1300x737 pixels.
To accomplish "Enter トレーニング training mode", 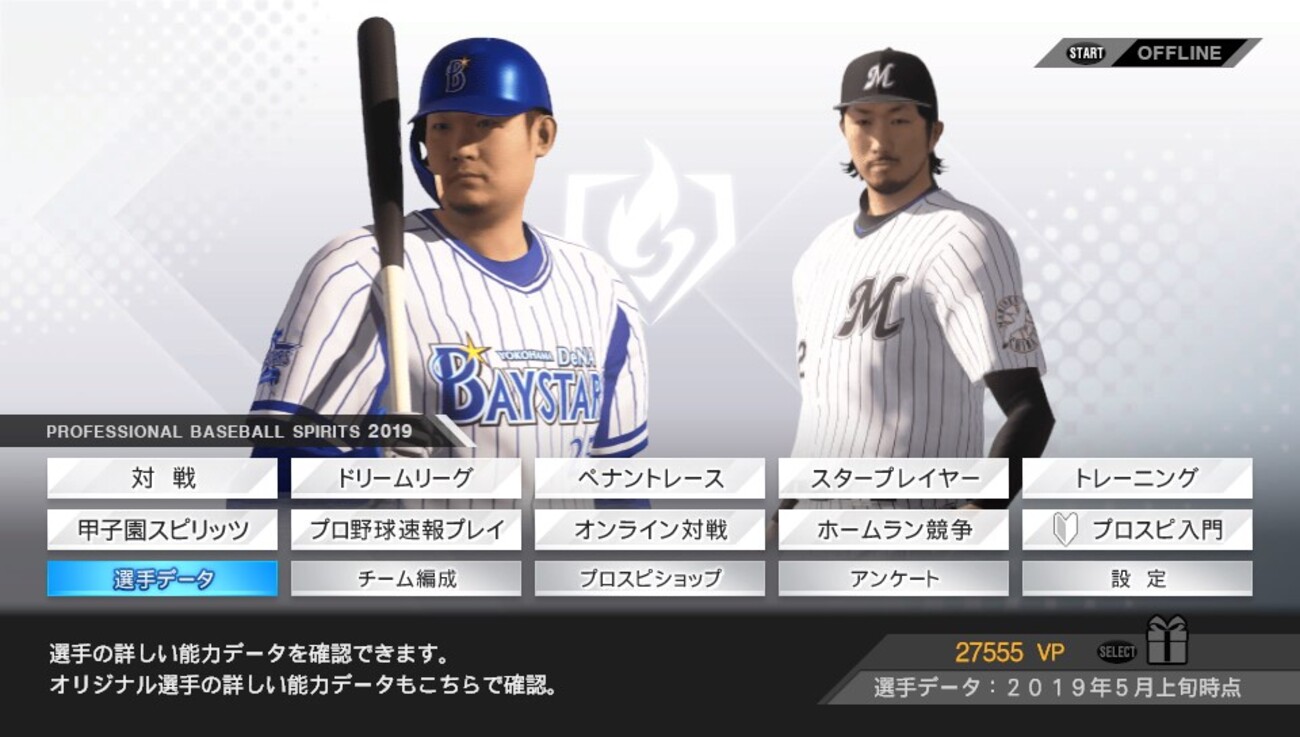I will [1137, 479].
